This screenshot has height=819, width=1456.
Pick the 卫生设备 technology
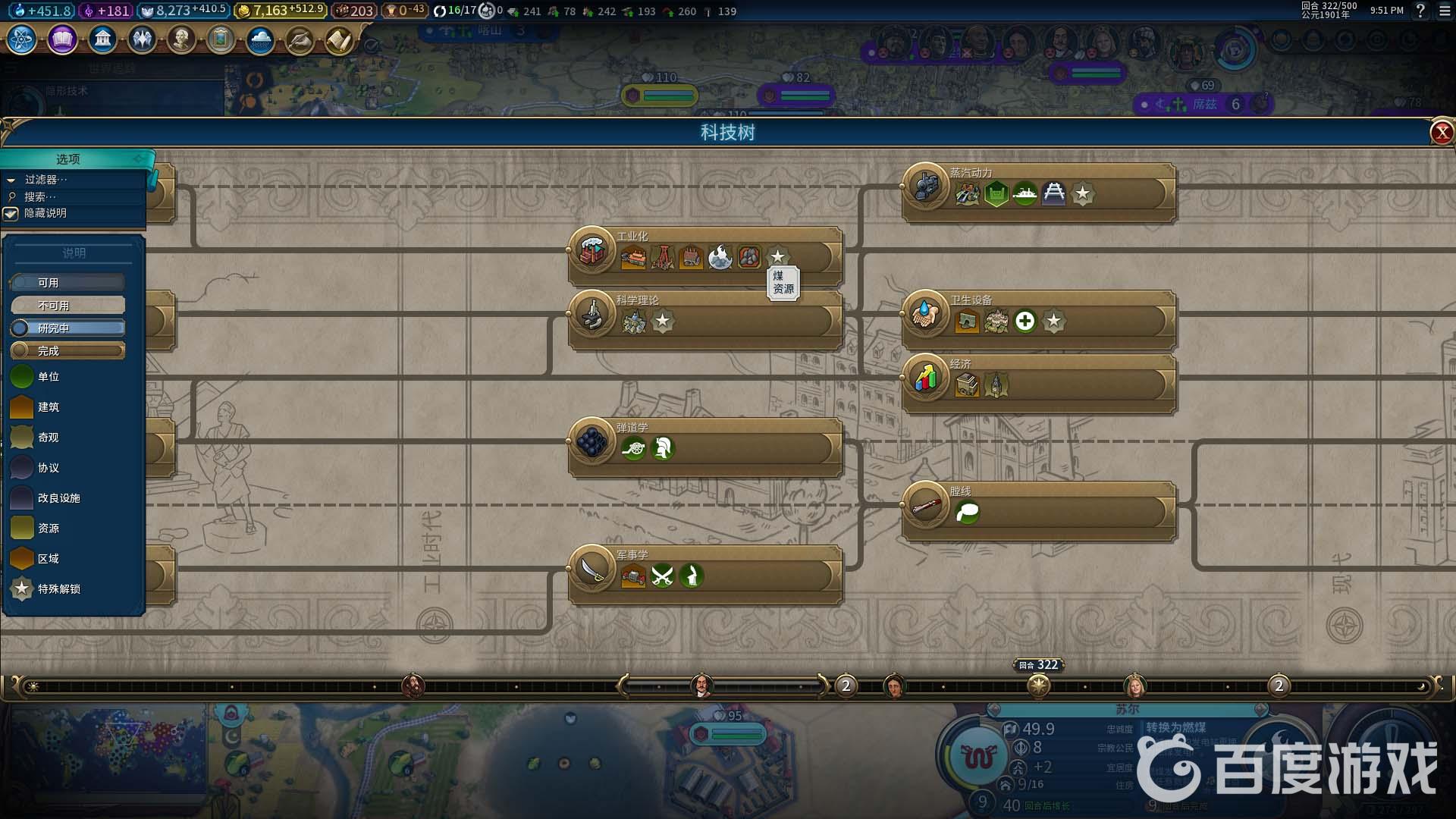(x=926, y=314)
